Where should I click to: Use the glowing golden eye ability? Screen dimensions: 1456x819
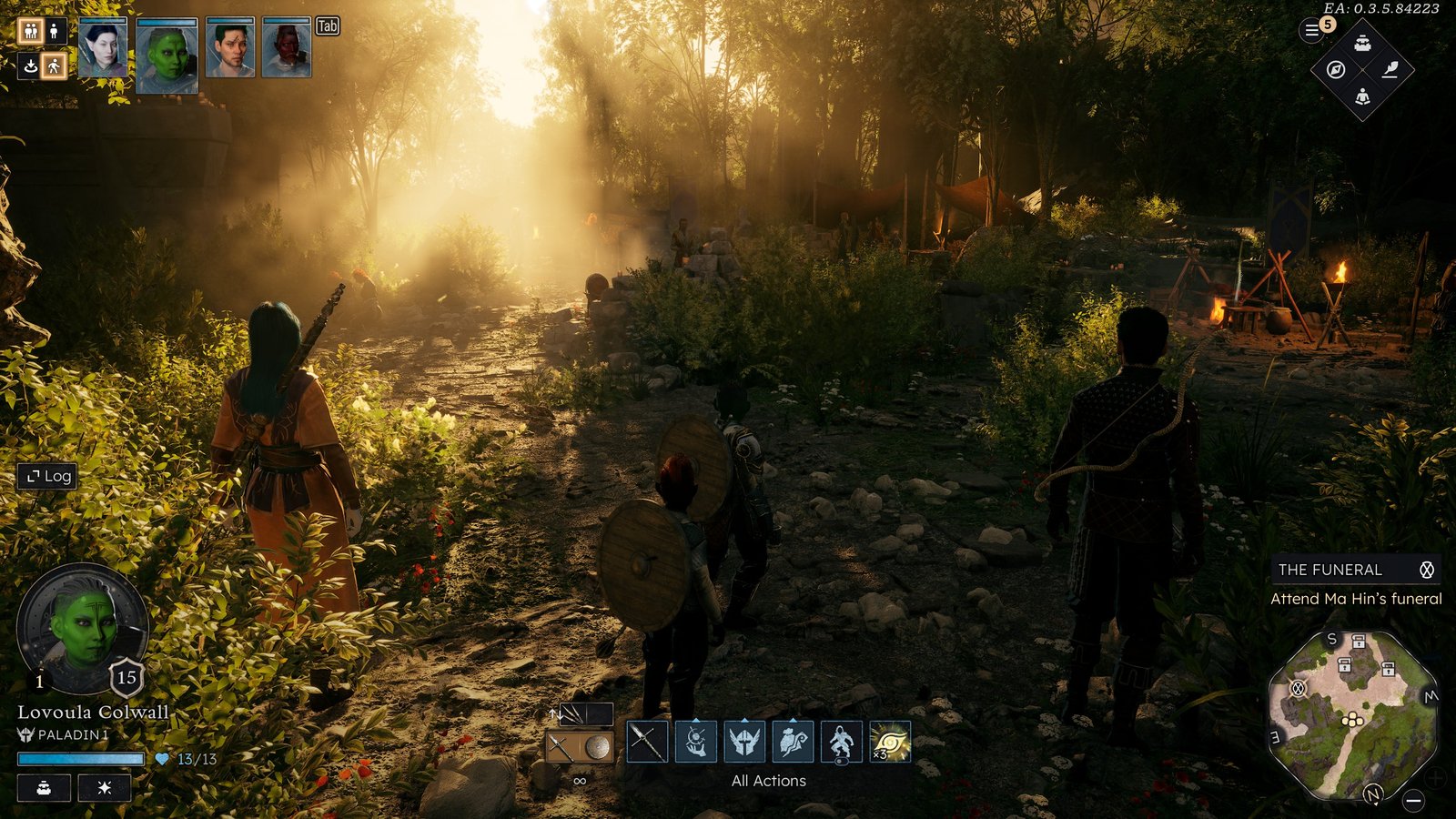(x=890, y=742)
